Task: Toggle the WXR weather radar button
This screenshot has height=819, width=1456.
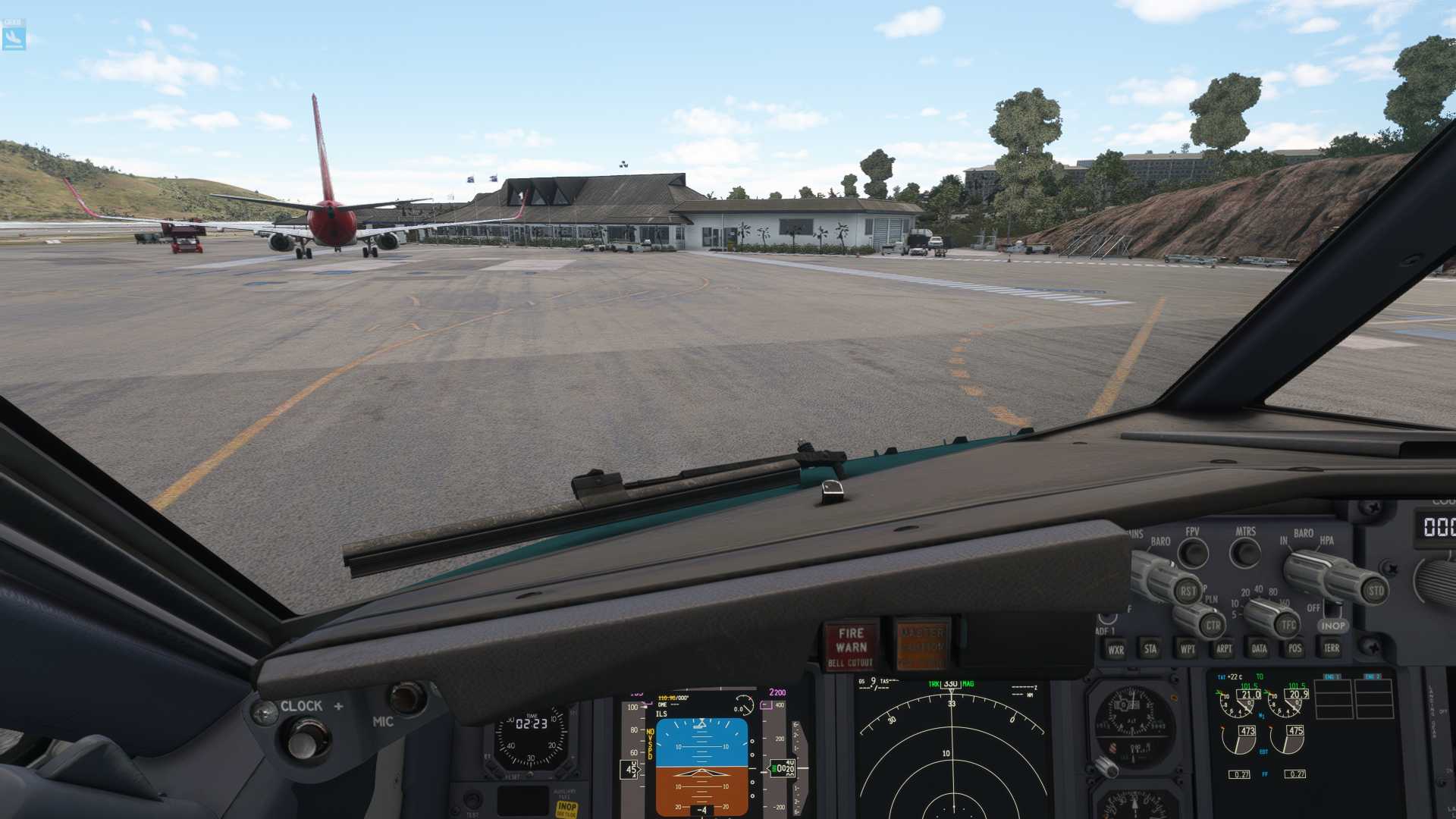Action: tap(1116, 649)
